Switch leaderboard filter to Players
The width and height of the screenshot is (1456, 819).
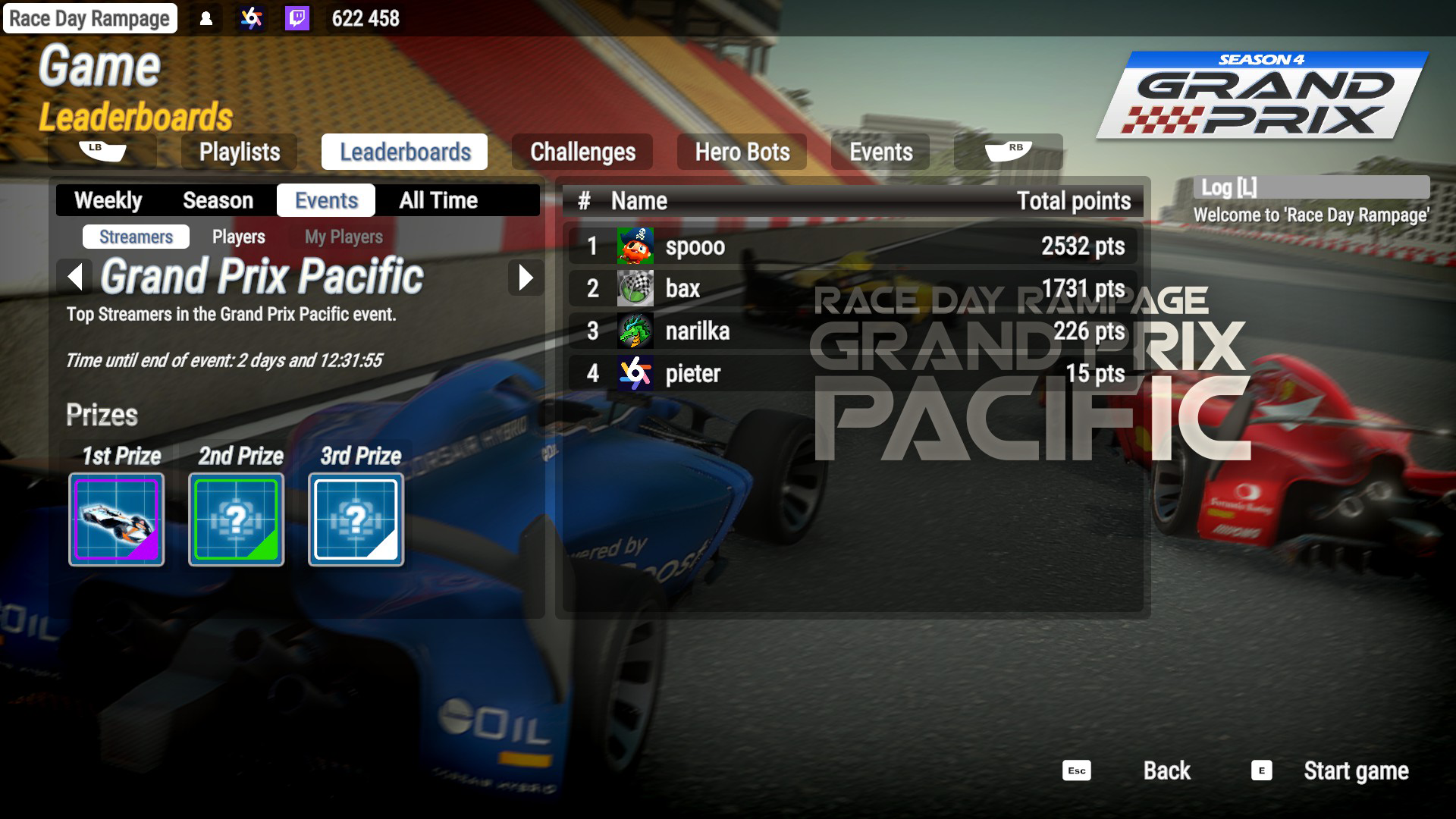[x=239, y=237]
